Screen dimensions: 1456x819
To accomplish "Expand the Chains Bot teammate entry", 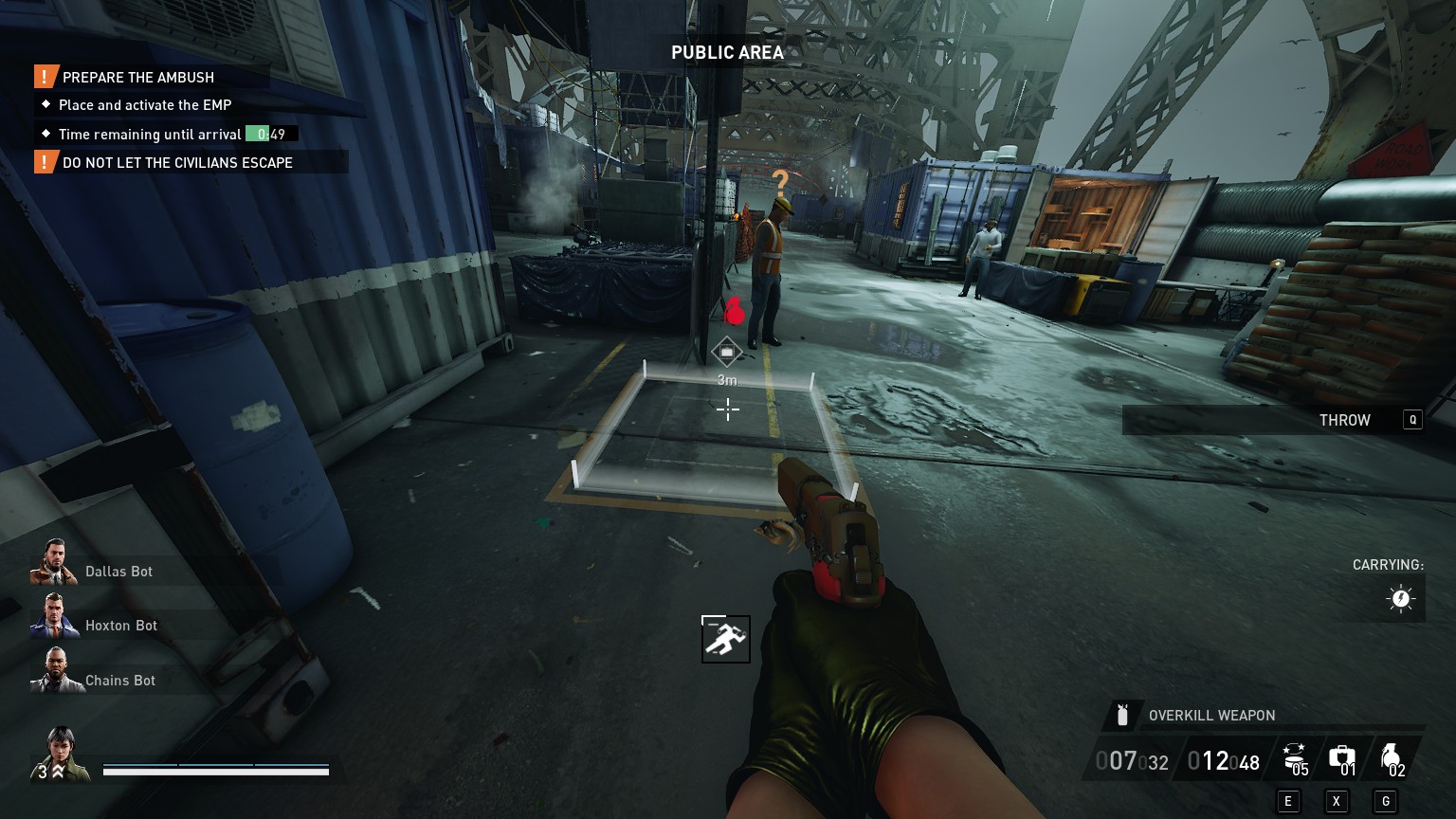I will 120,681.
